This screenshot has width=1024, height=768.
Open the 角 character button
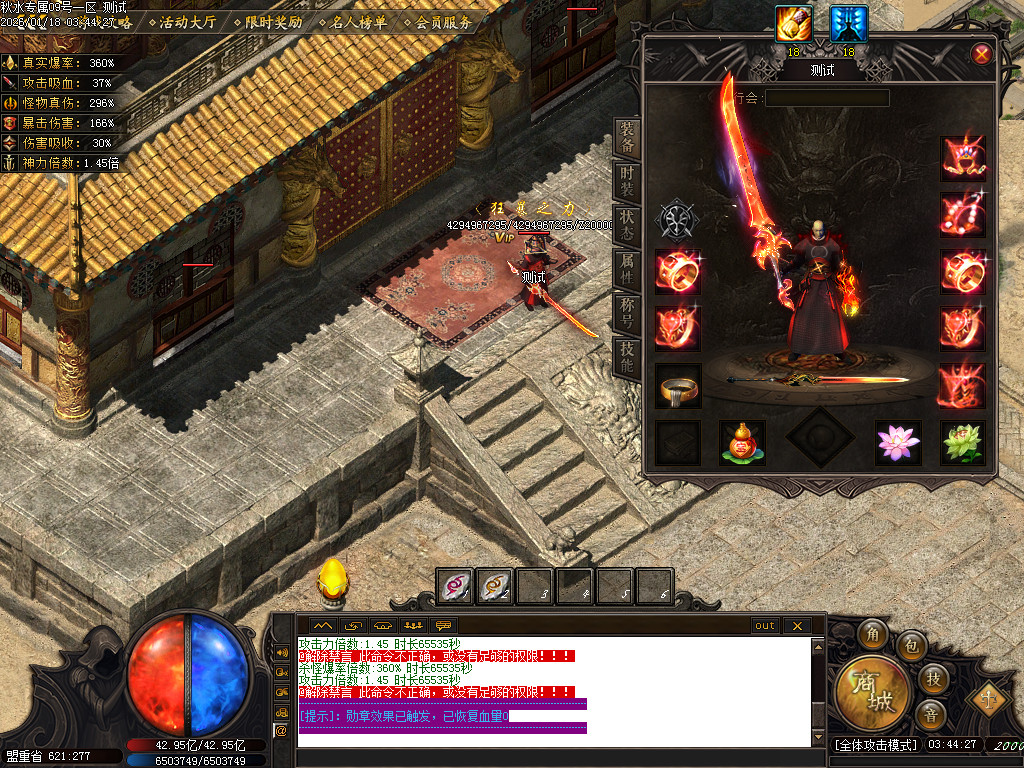coord(872,634)
